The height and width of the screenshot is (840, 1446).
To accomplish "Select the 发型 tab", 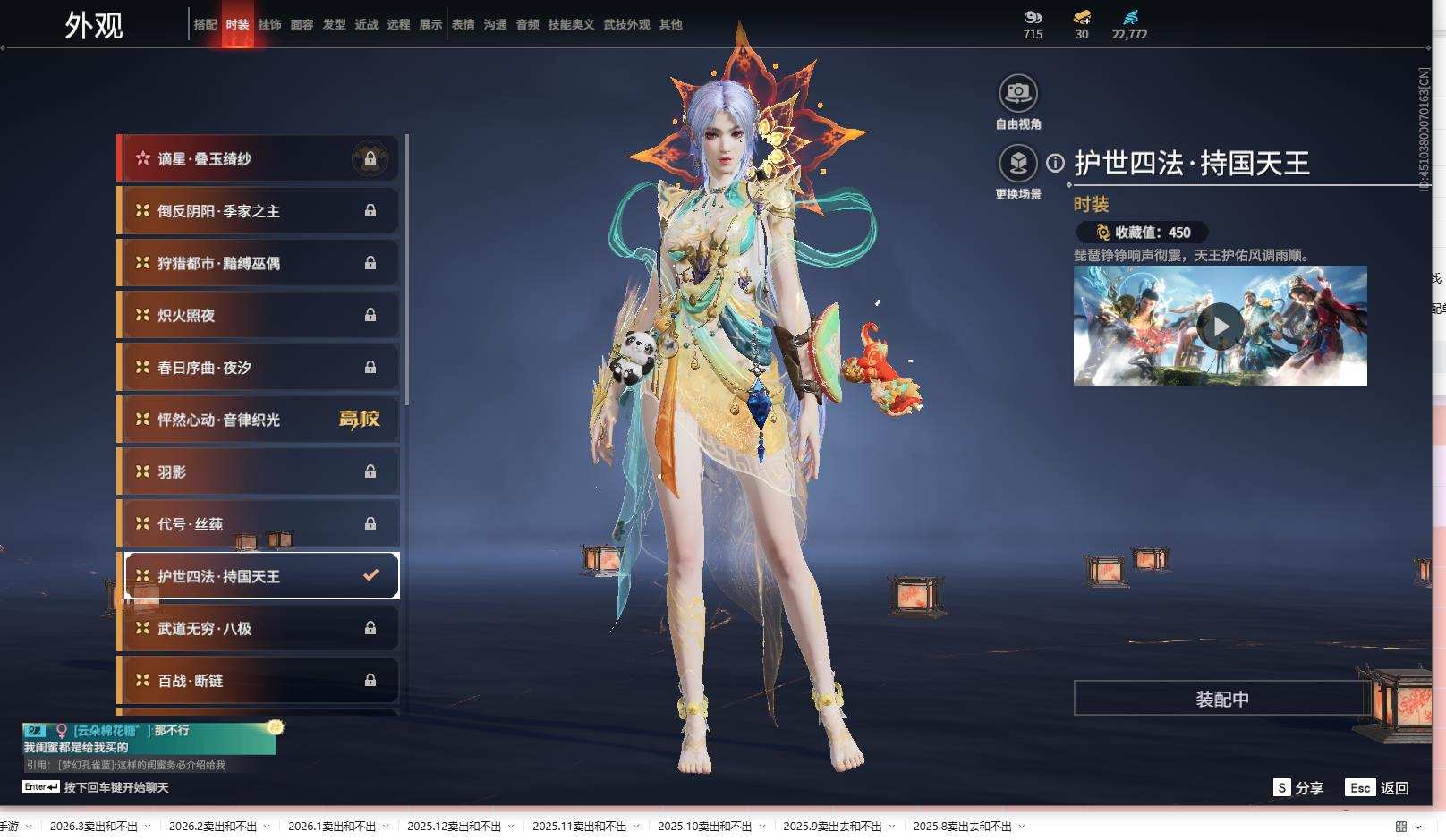I will [334, 25].
